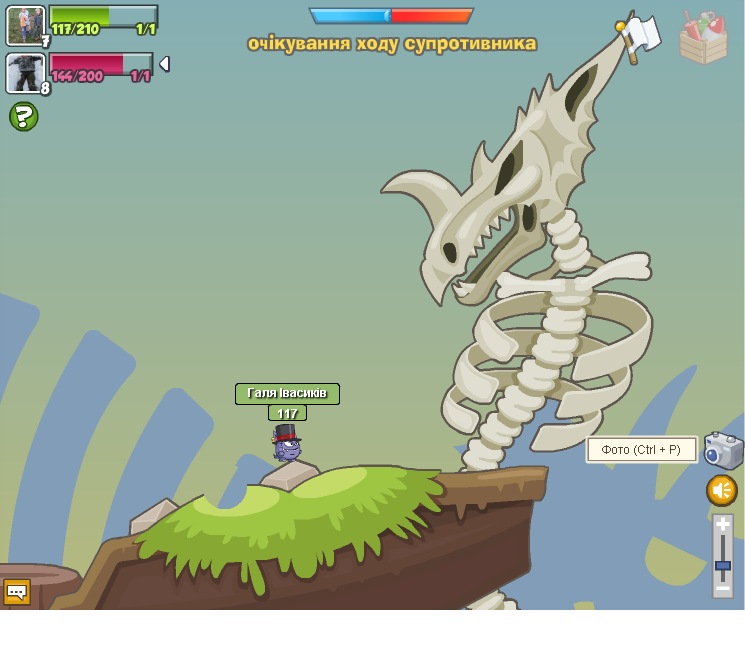Toggle the orange sound speaker button

pyautogui.click(x=722, y=490)
